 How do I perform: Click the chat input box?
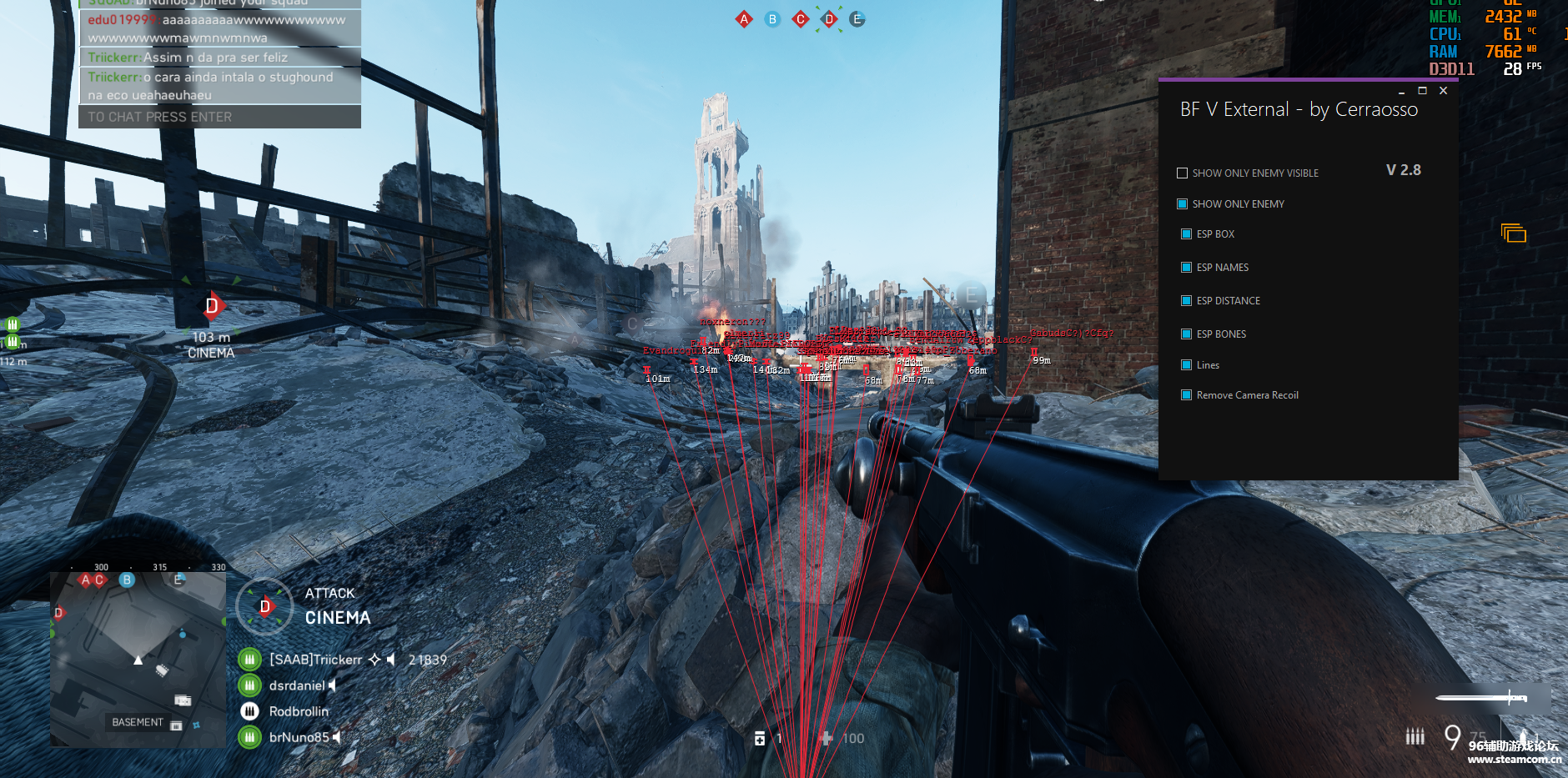tap(219, 117)
